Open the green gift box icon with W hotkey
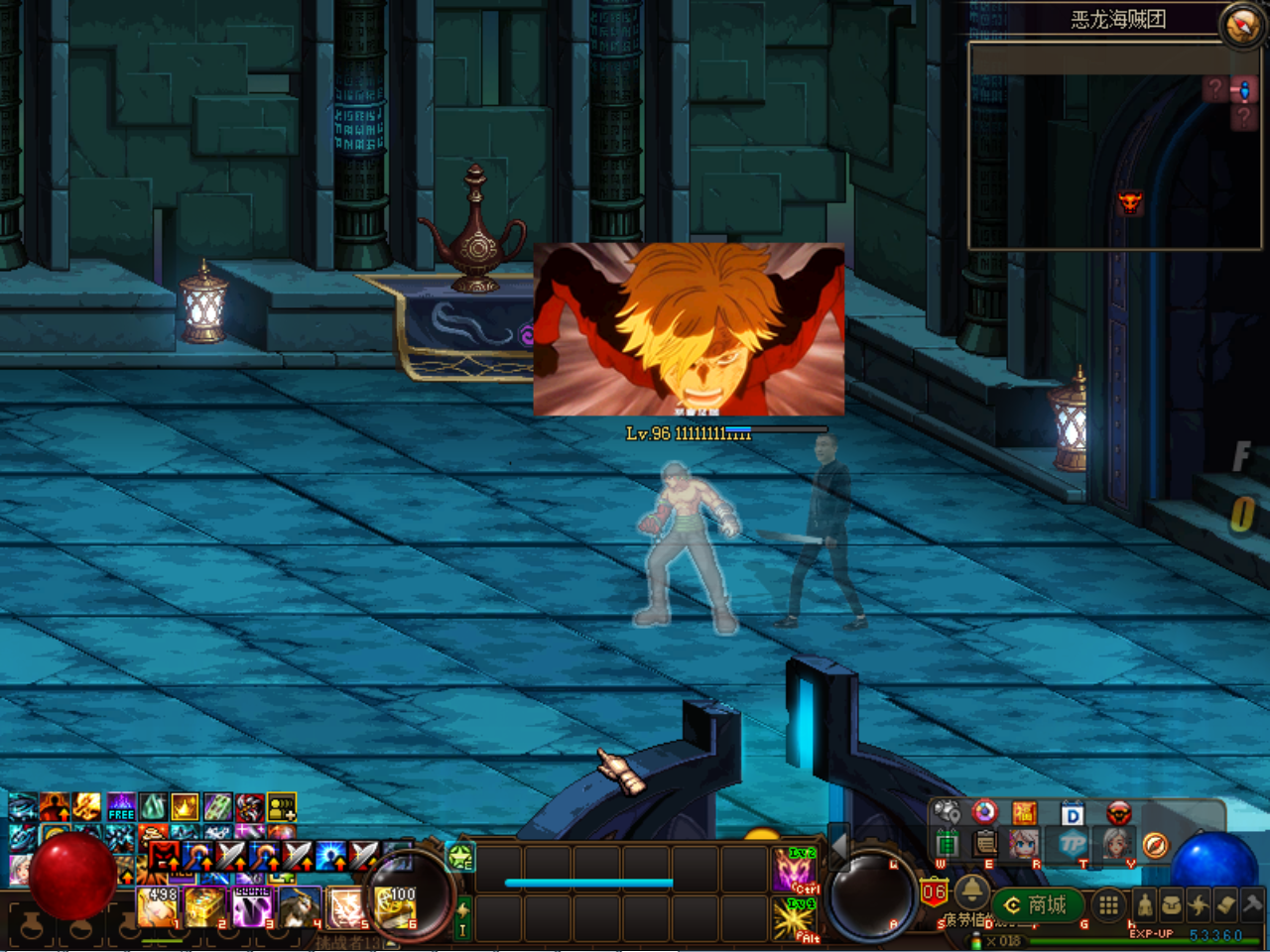The height and width of the screenshot is (952, 1270). 948,843
